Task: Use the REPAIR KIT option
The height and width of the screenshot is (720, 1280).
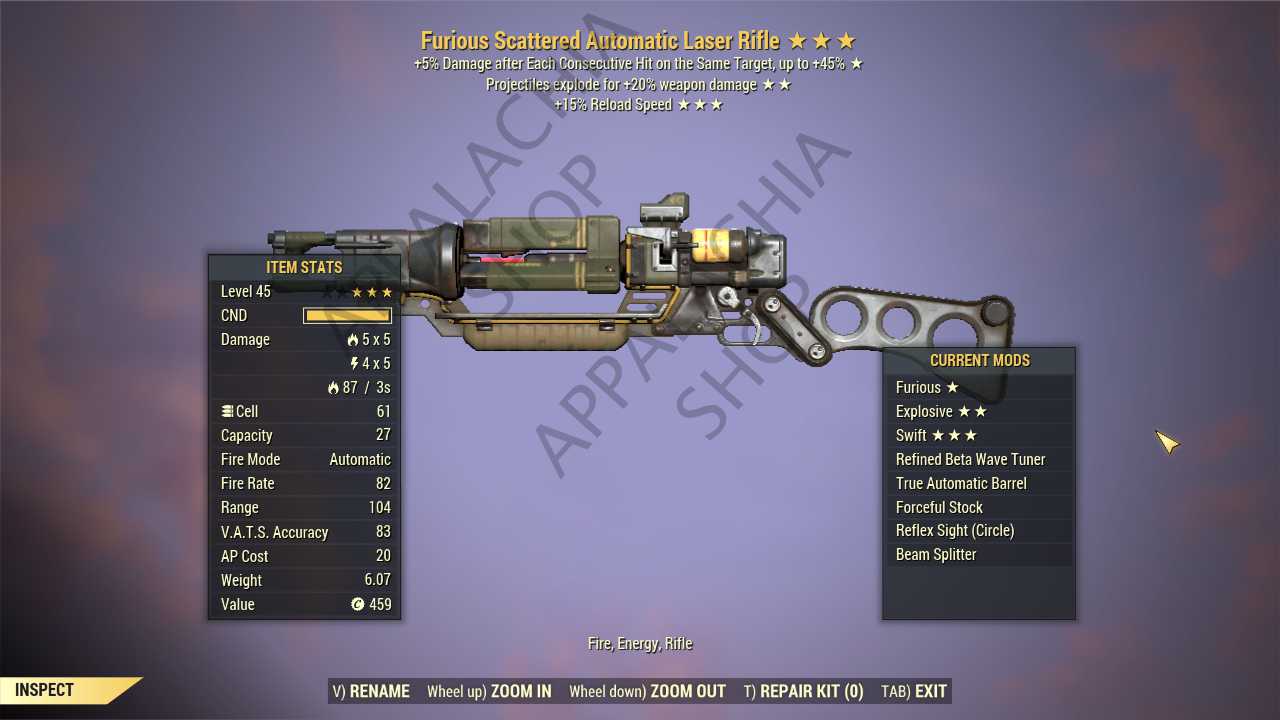Action: coord(803,691)
